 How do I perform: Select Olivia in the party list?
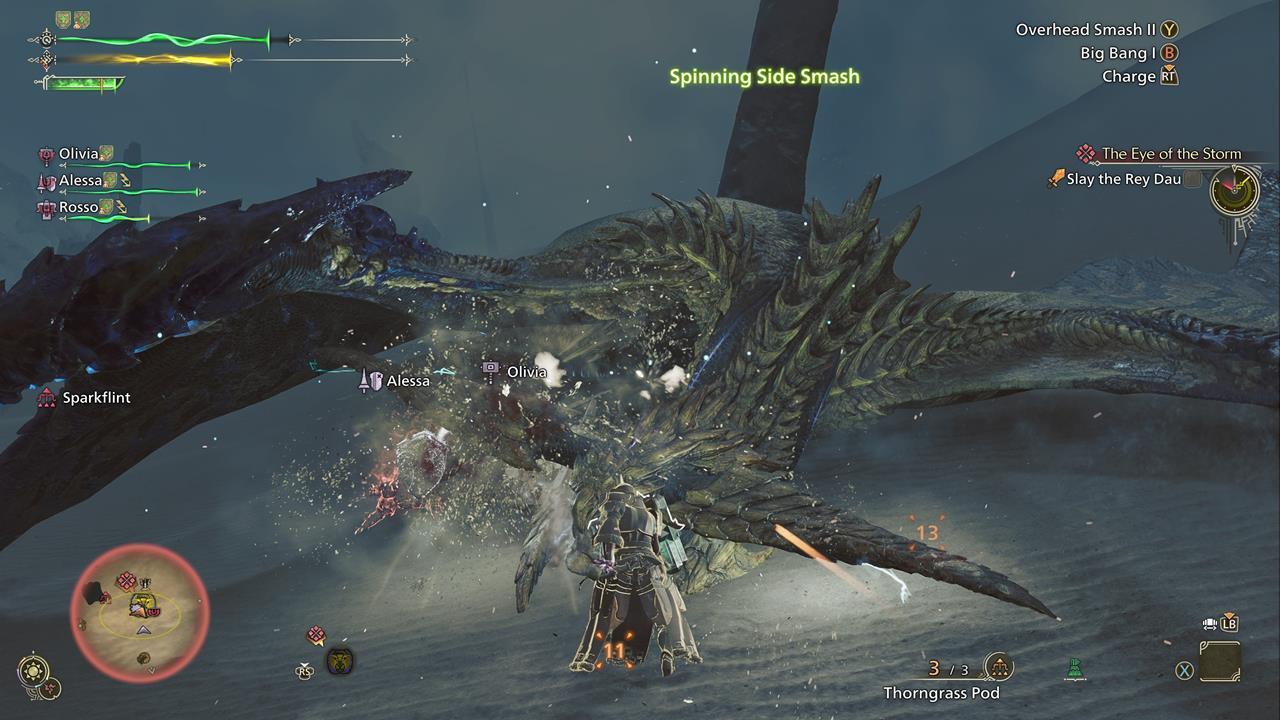click(x=79, y=154)
